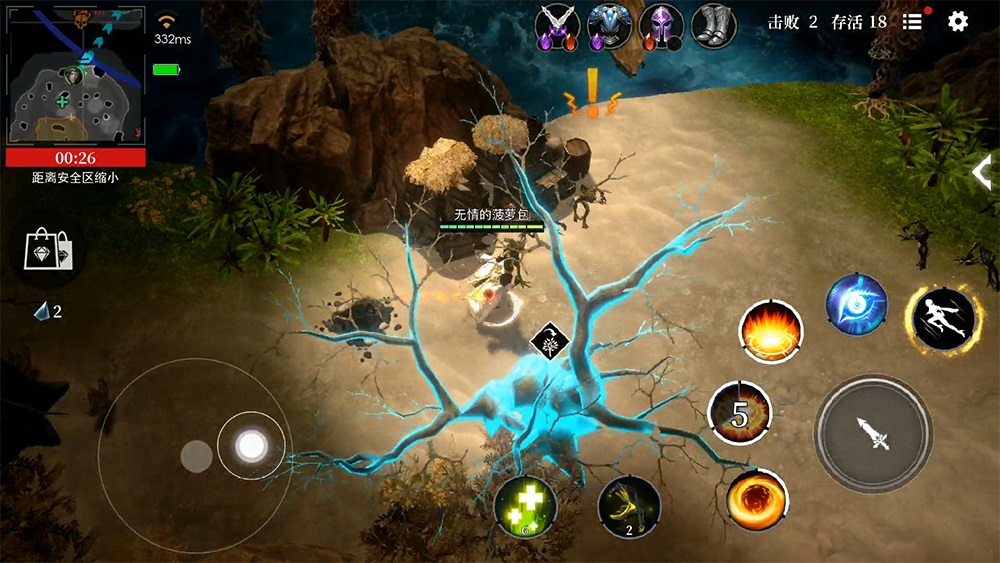Tap the tree icon marker above roots
1000x563 pixels.
point(547,341)
